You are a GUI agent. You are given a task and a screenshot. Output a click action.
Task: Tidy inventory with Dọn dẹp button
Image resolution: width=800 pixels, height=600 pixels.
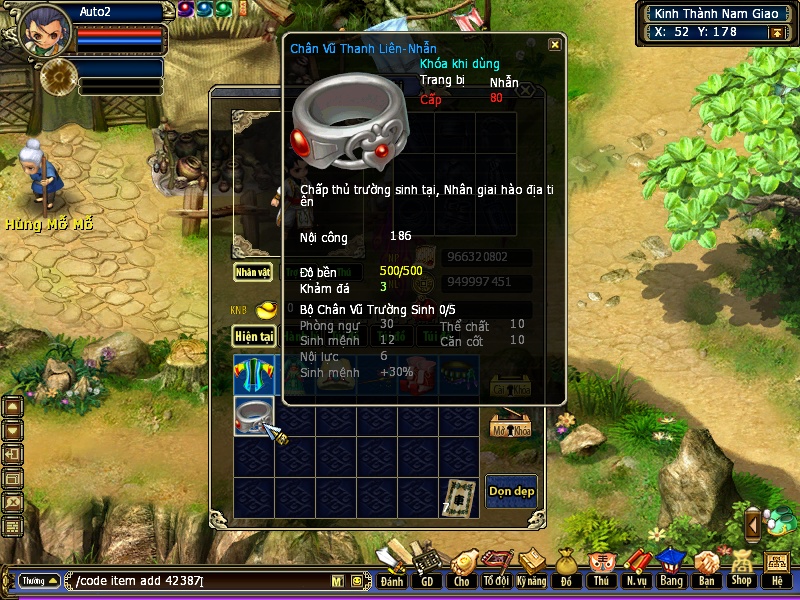(x=511, y=491)
